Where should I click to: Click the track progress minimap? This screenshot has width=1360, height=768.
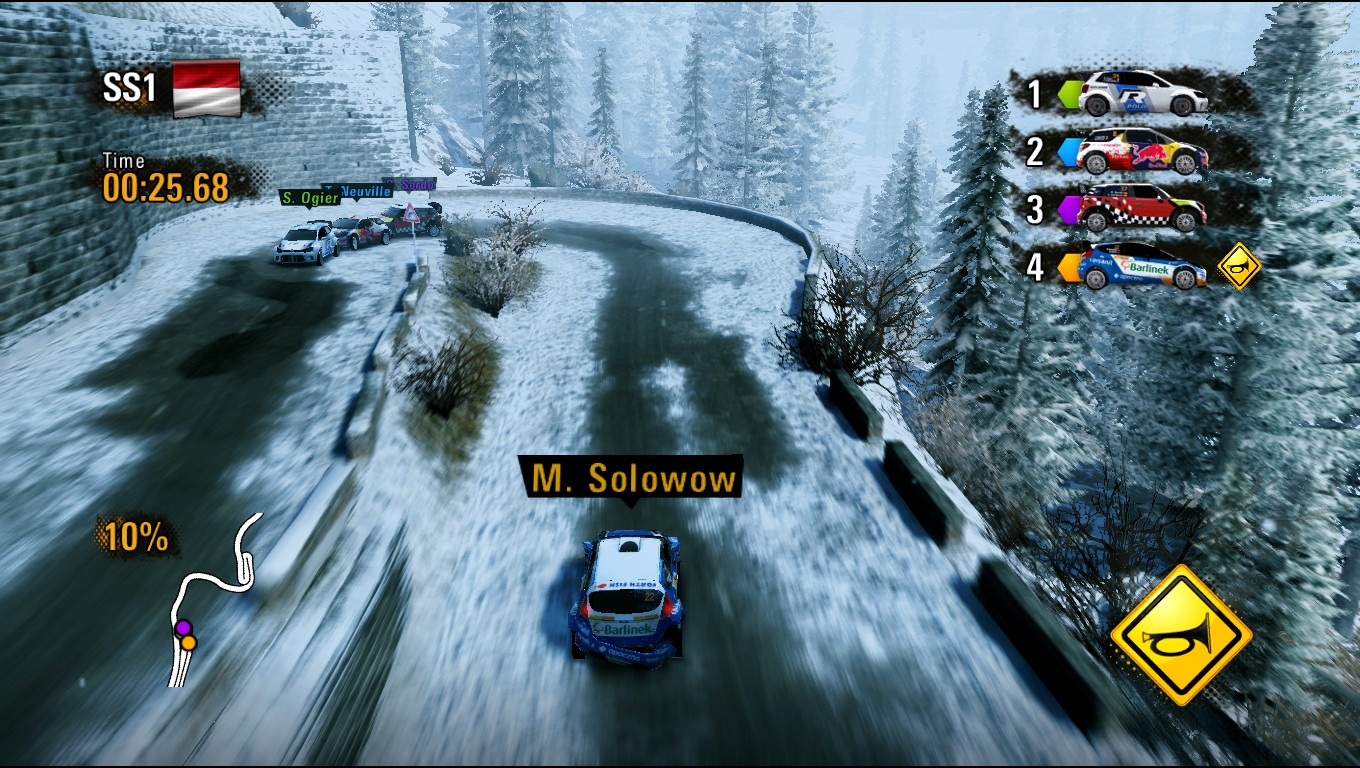213,598
